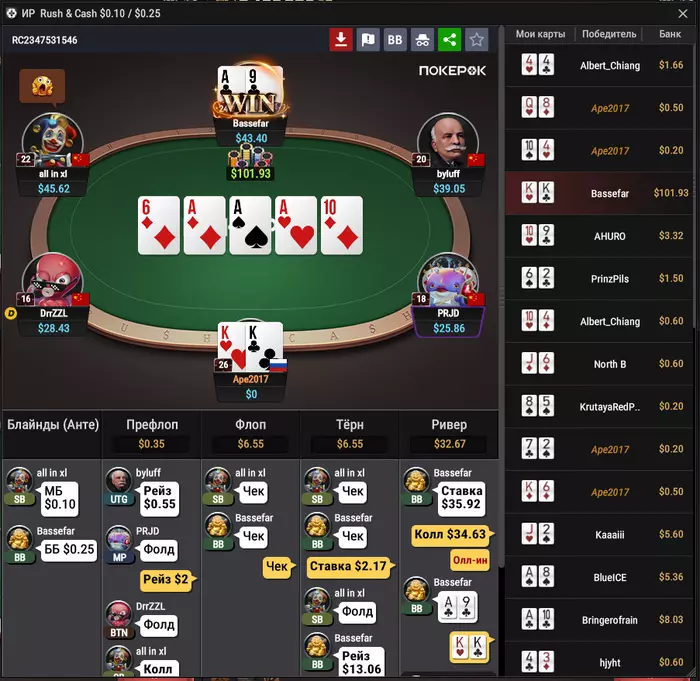
Task: Click the emoji reaction button
Action: pyautogui.click(x=42, y=87)
